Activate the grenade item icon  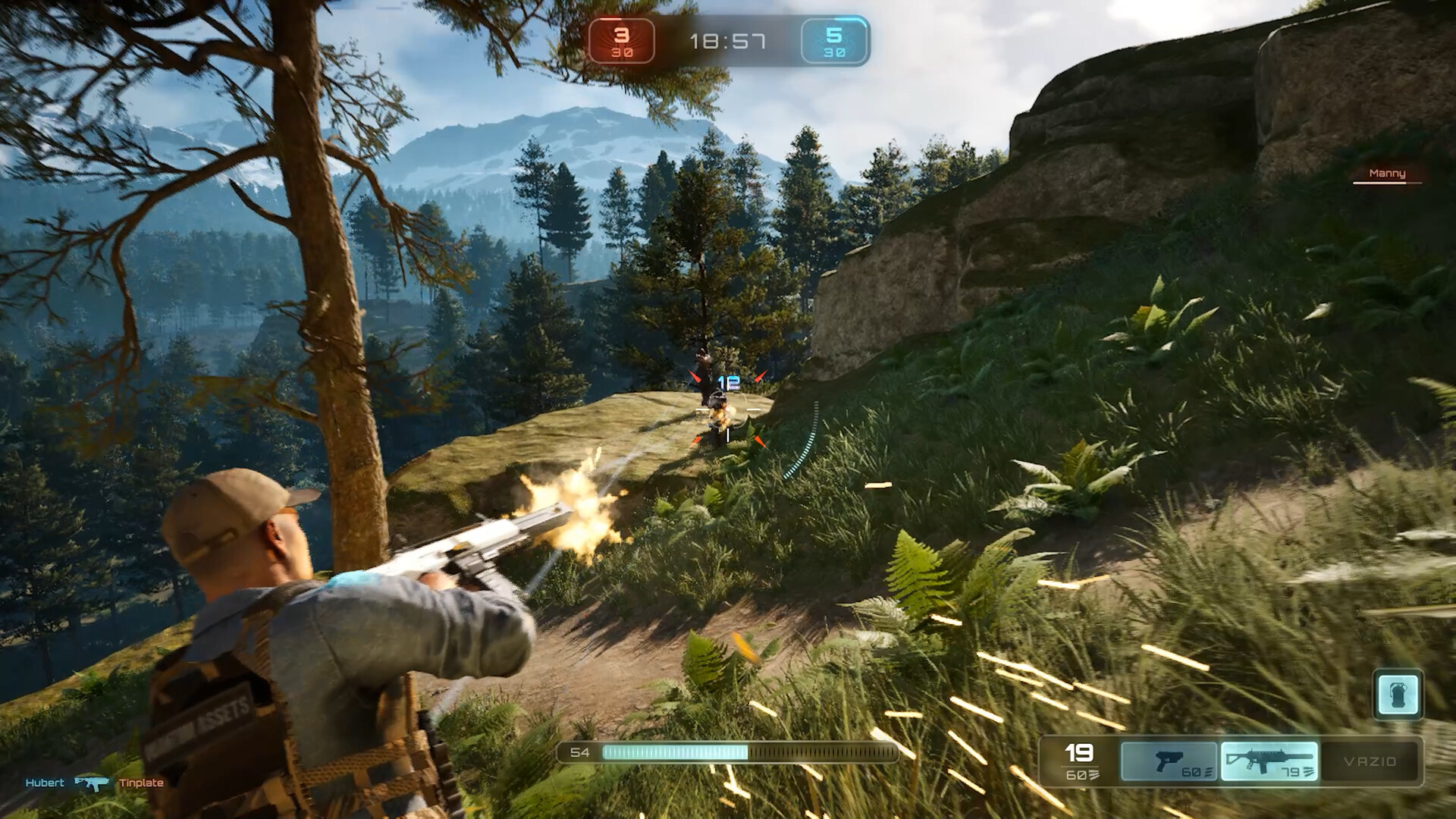1397,694
